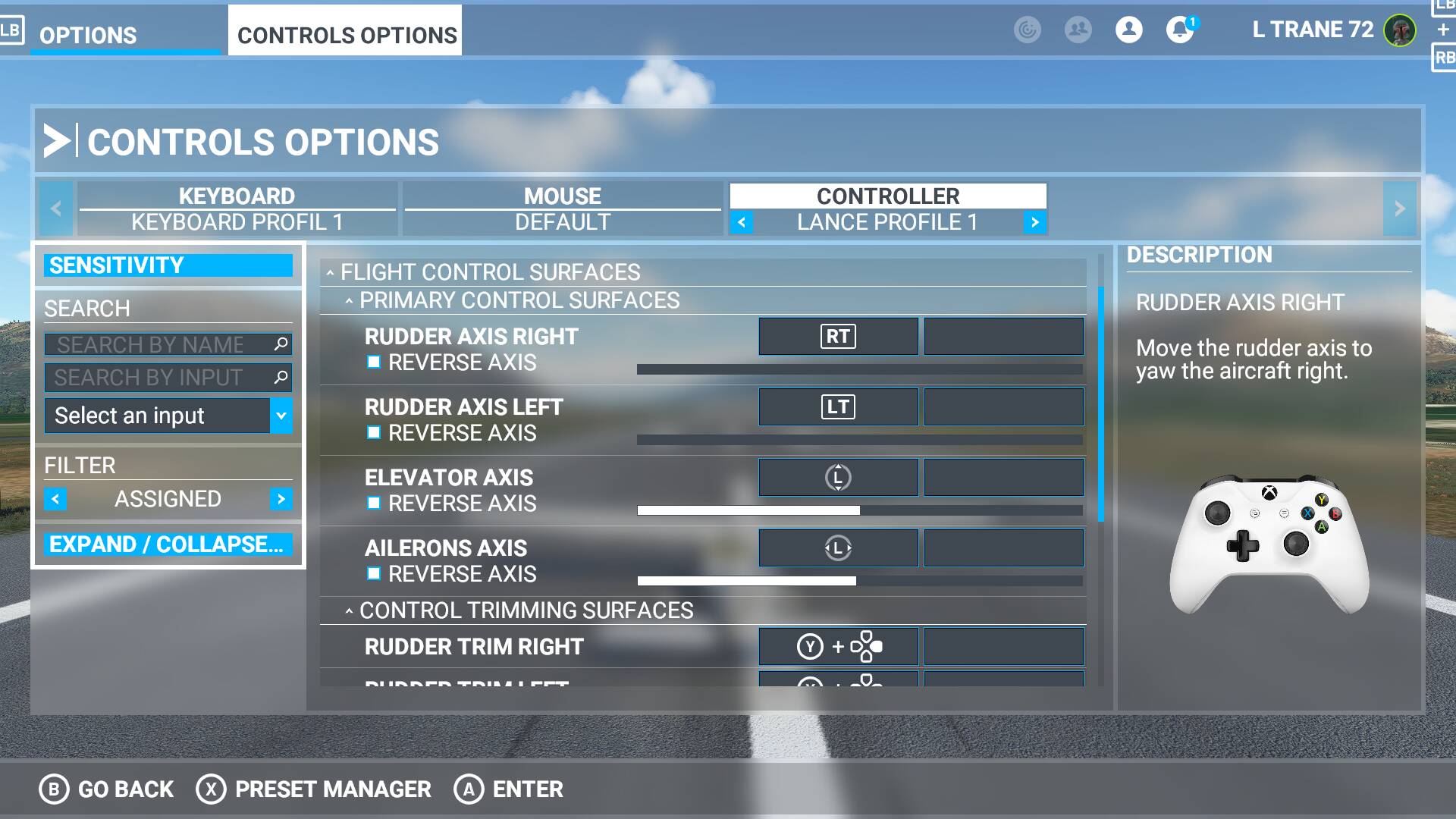1456x819 pixels.
Task: Click the friends/group icon in the top bar
Action: pyautogui.click(x=1078, y=30)
